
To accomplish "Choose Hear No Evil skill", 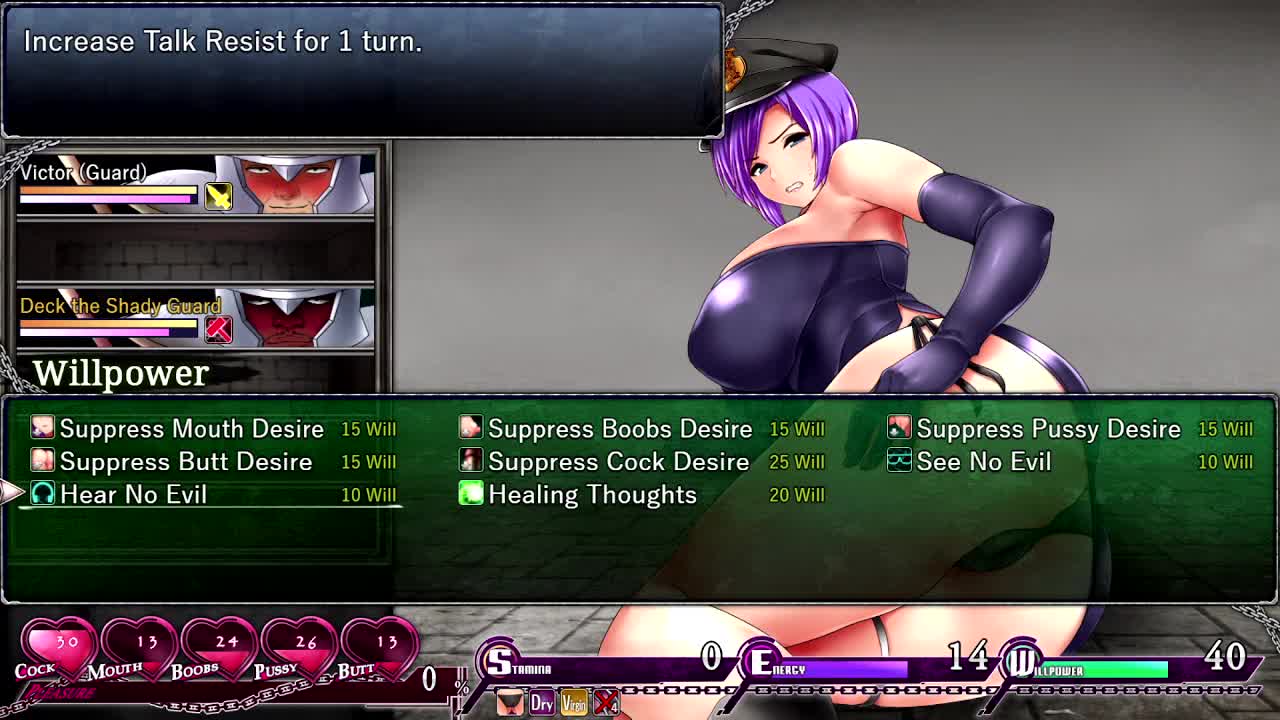I will pos(133,495).
